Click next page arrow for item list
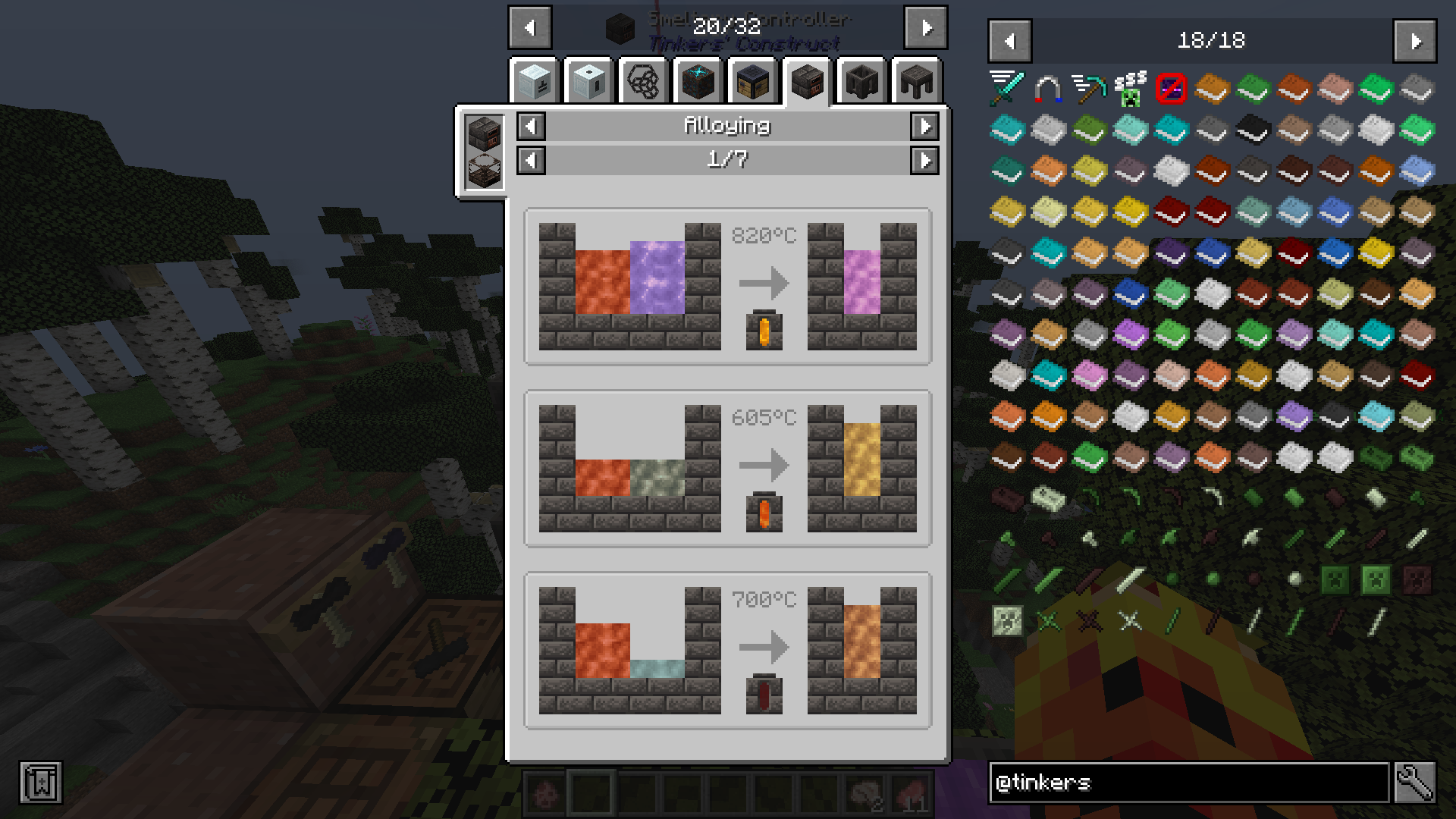The width and height of the screenshot is (1456, 819). tap(1415, 41)
